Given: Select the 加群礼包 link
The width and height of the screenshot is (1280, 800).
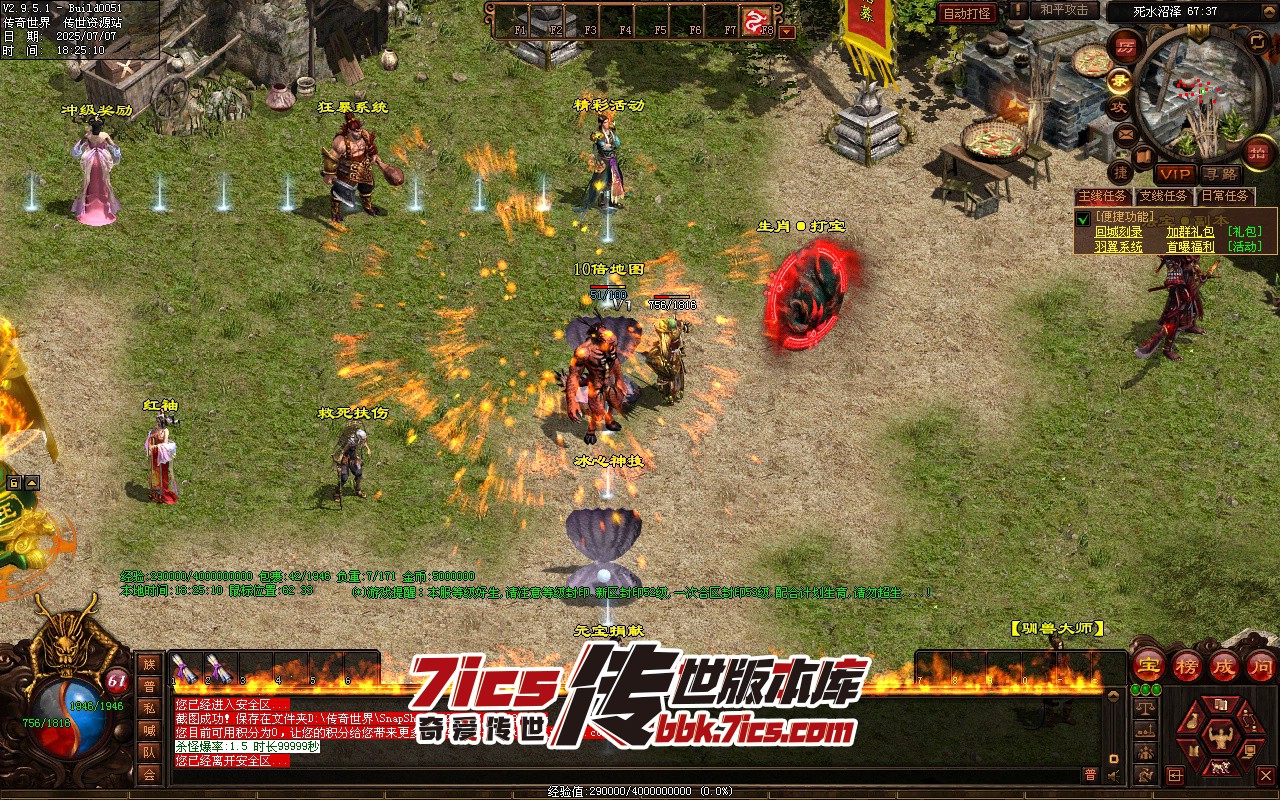Looking at the screenshot, I should click(x=1190, y=232).
